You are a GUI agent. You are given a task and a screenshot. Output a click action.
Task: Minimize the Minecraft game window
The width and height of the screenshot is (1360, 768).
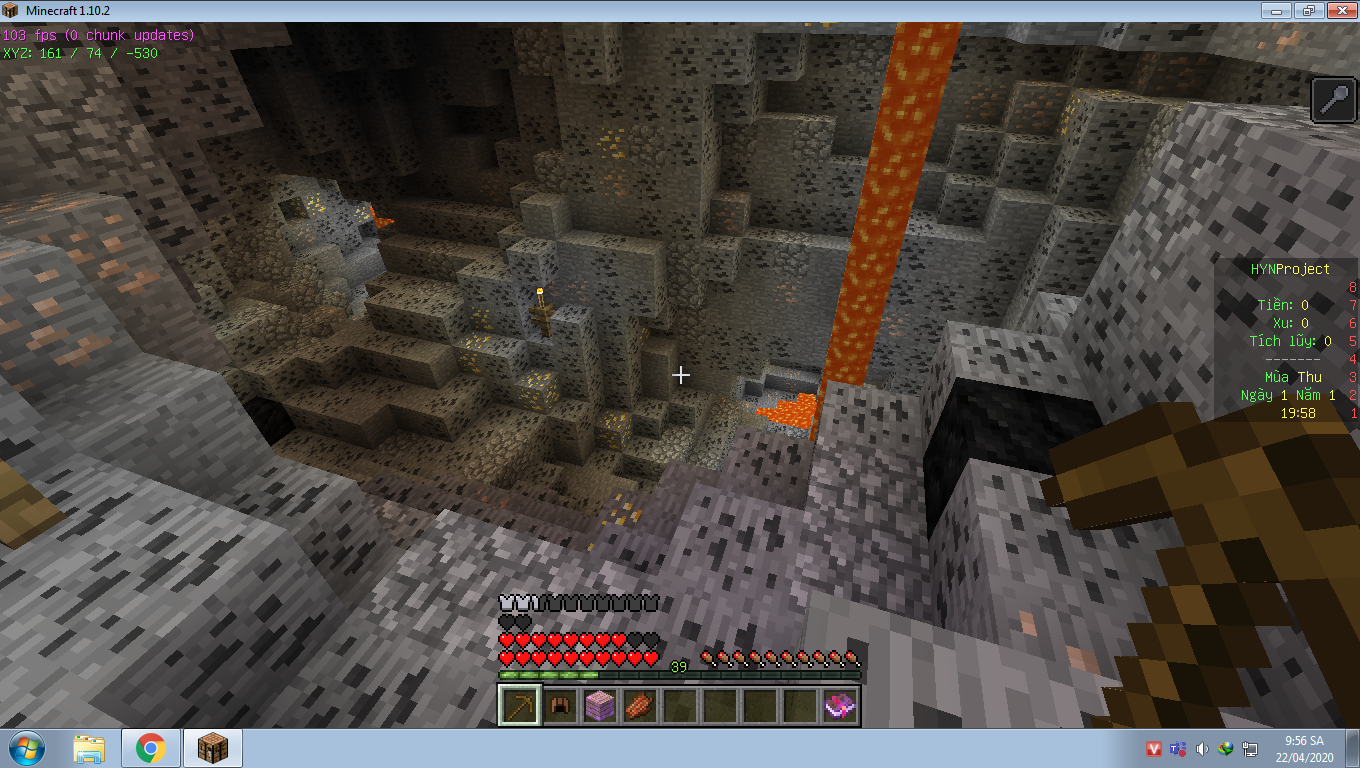click(1275, 10)
